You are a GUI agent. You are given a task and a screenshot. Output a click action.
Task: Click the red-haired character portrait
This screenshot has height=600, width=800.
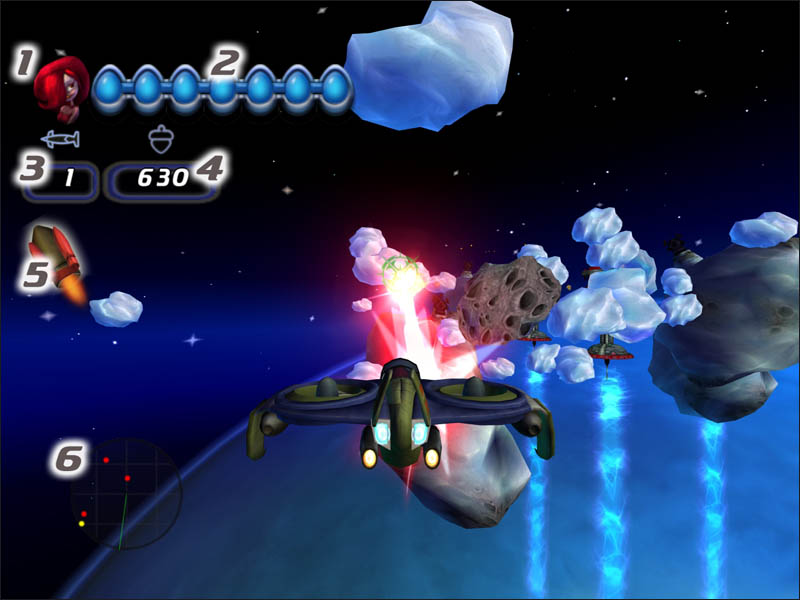point(61,84)
